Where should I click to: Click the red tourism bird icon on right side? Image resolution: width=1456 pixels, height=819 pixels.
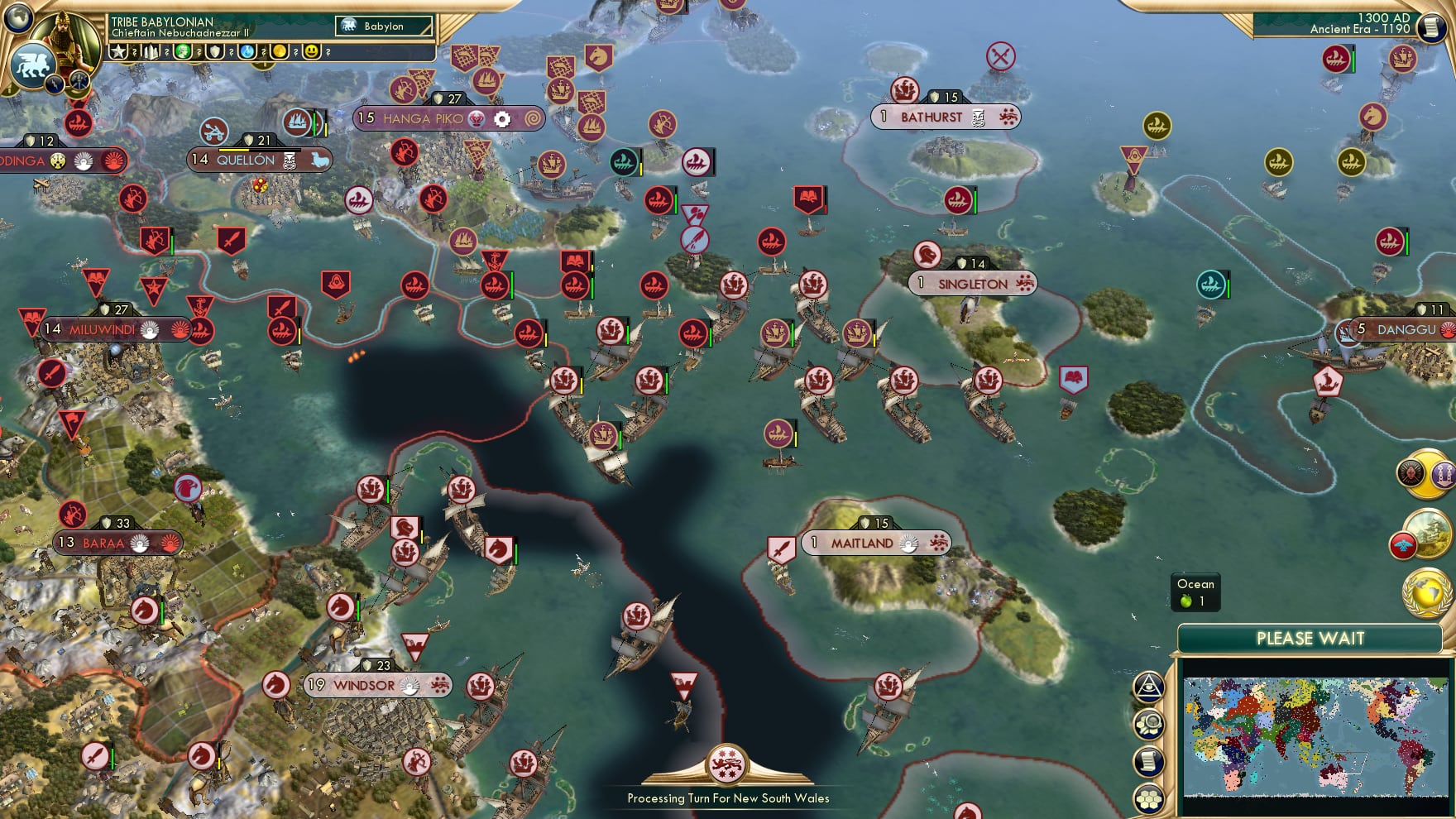1403,545
